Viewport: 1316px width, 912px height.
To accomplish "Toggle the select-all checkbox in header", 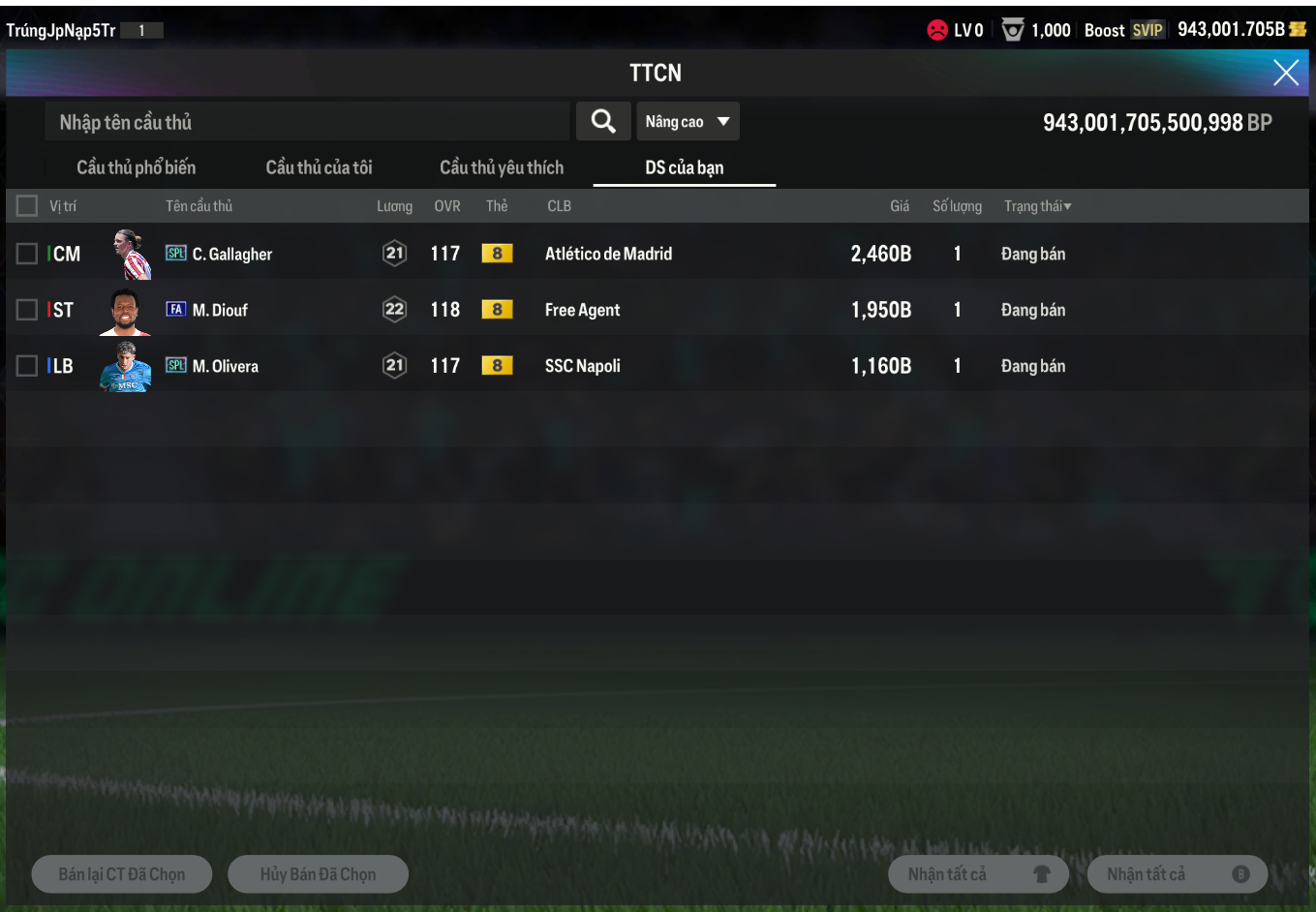I will point(27,206).
